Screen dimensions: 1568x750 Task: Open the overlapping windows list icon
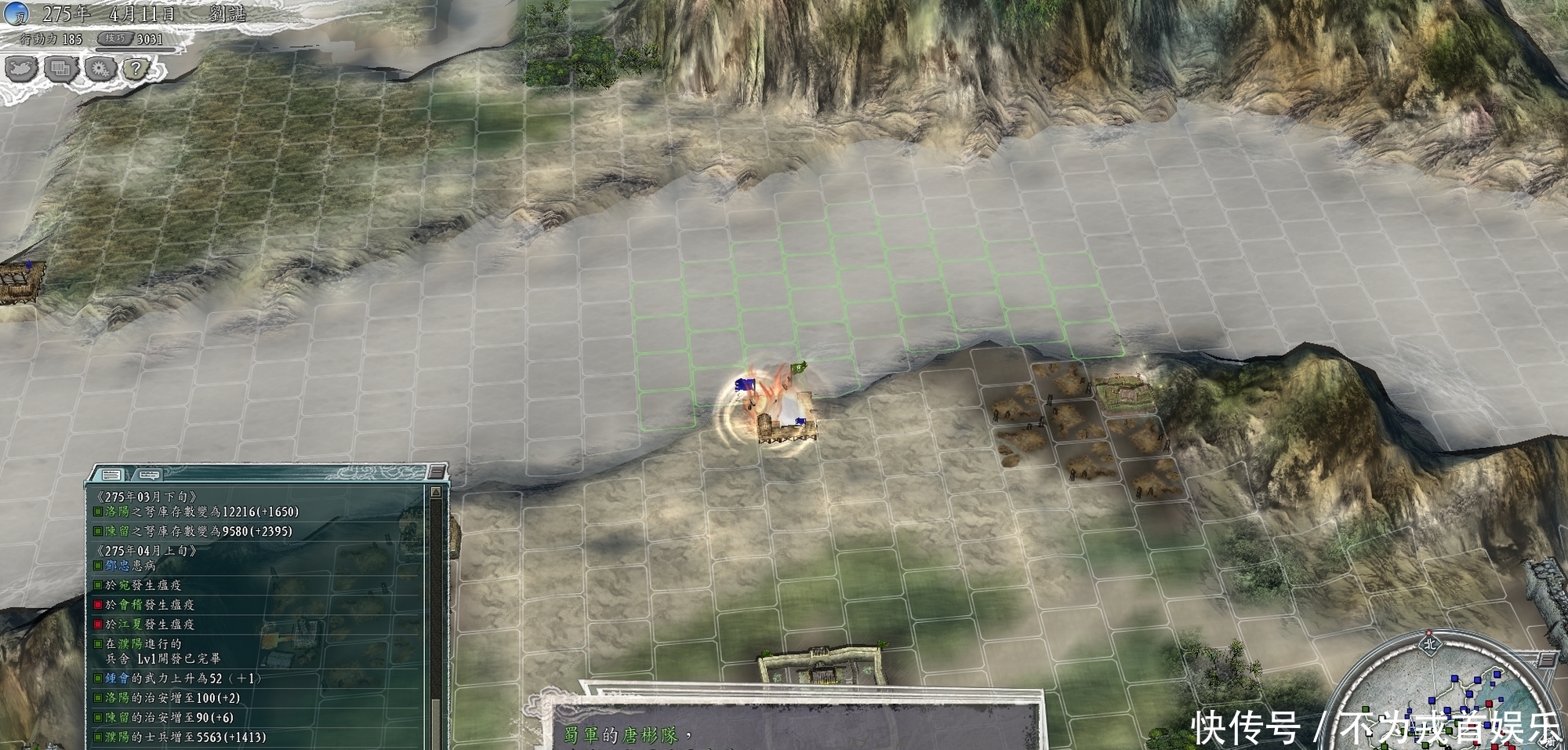60,70
